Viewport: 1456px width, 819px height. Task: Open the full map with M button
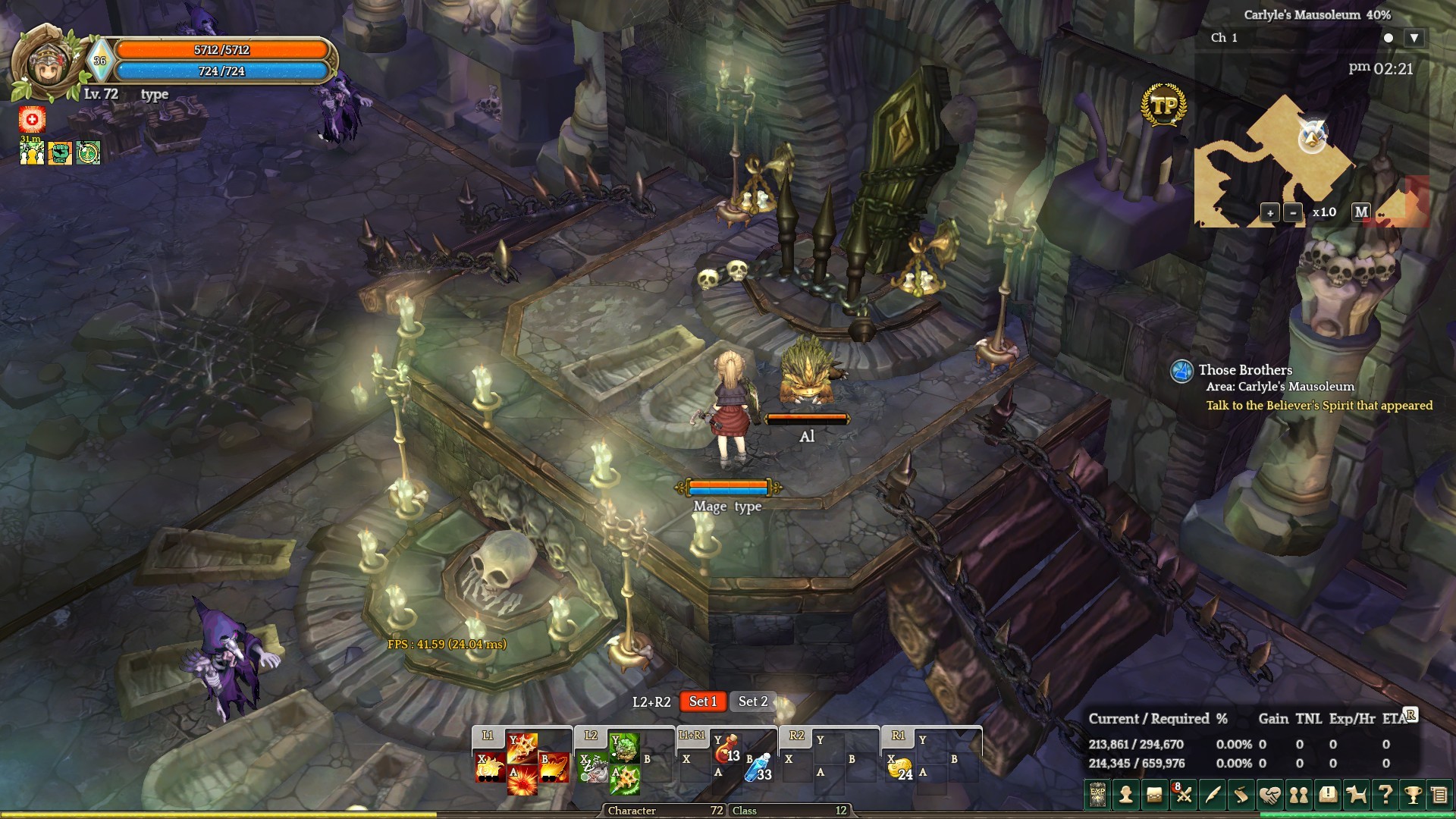click(x=1361, y=212)
